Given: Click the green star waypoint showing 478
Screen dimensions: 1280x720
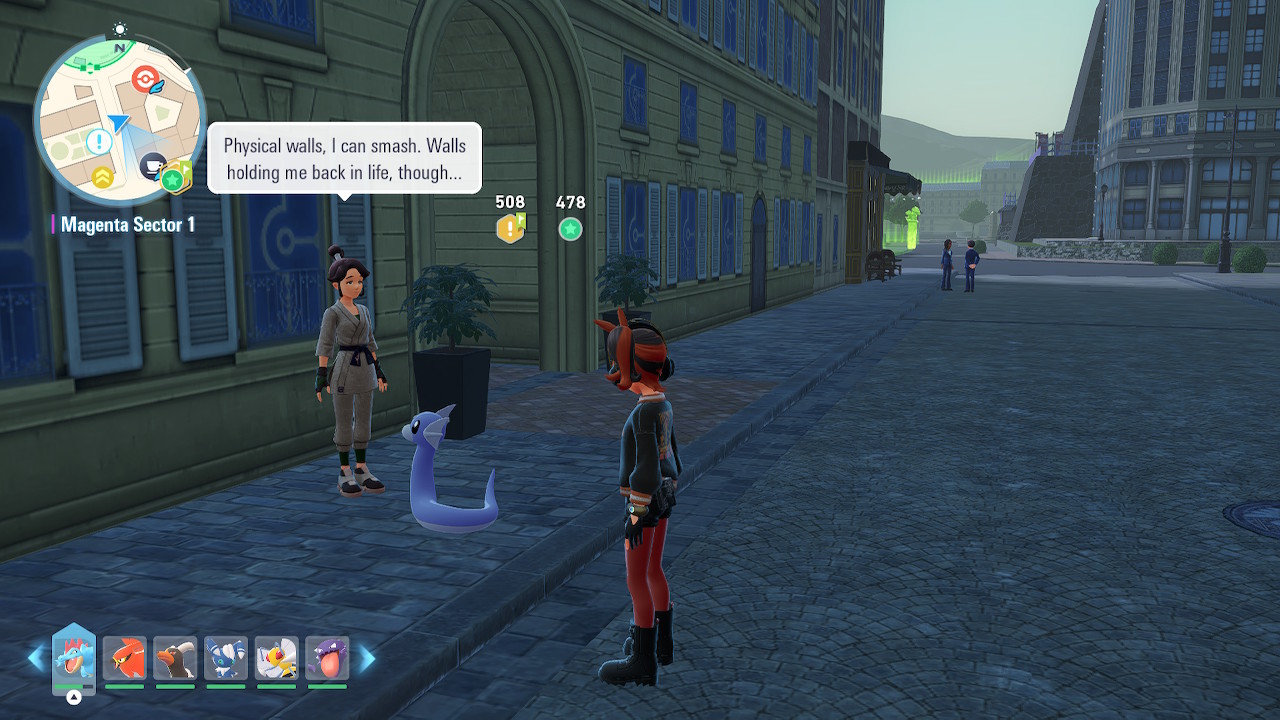Looking at the screenshot, I should [570, 229].
